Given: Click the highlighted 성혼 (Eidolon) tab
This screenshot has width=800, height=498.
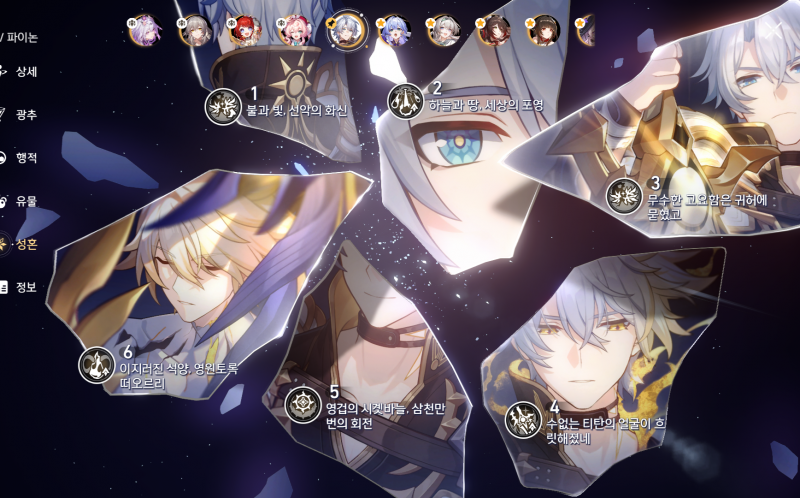Looking at the screenshot, I should pos(20,244).
